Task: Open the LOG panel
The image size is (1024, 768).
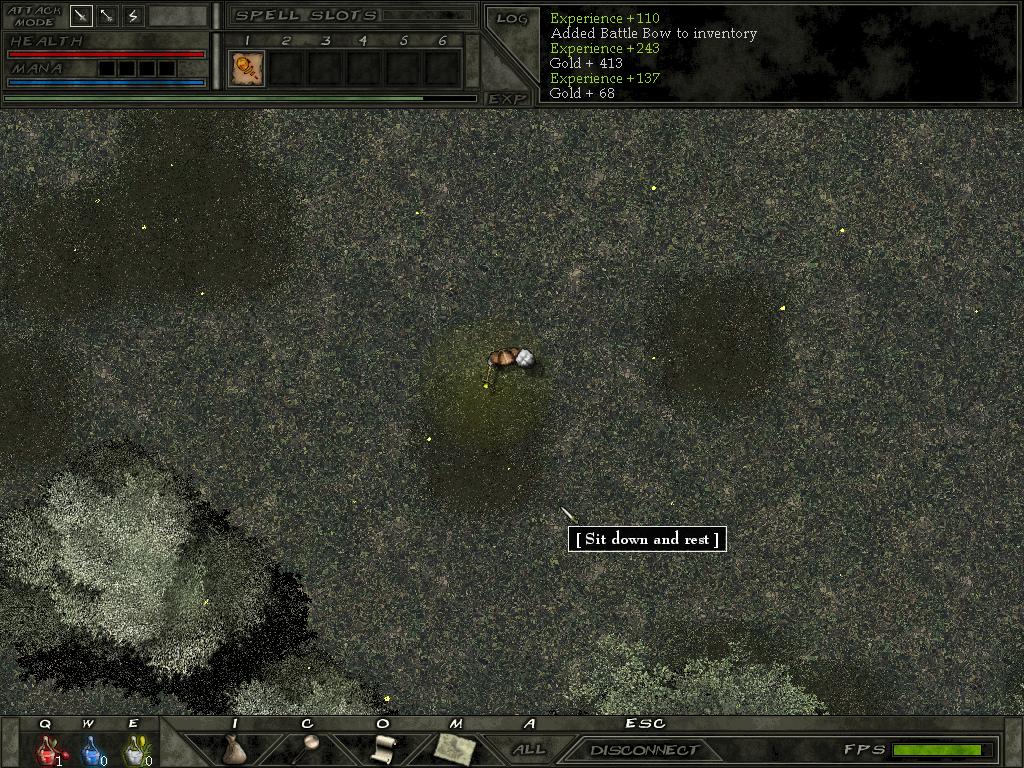Action: (511, 18)
